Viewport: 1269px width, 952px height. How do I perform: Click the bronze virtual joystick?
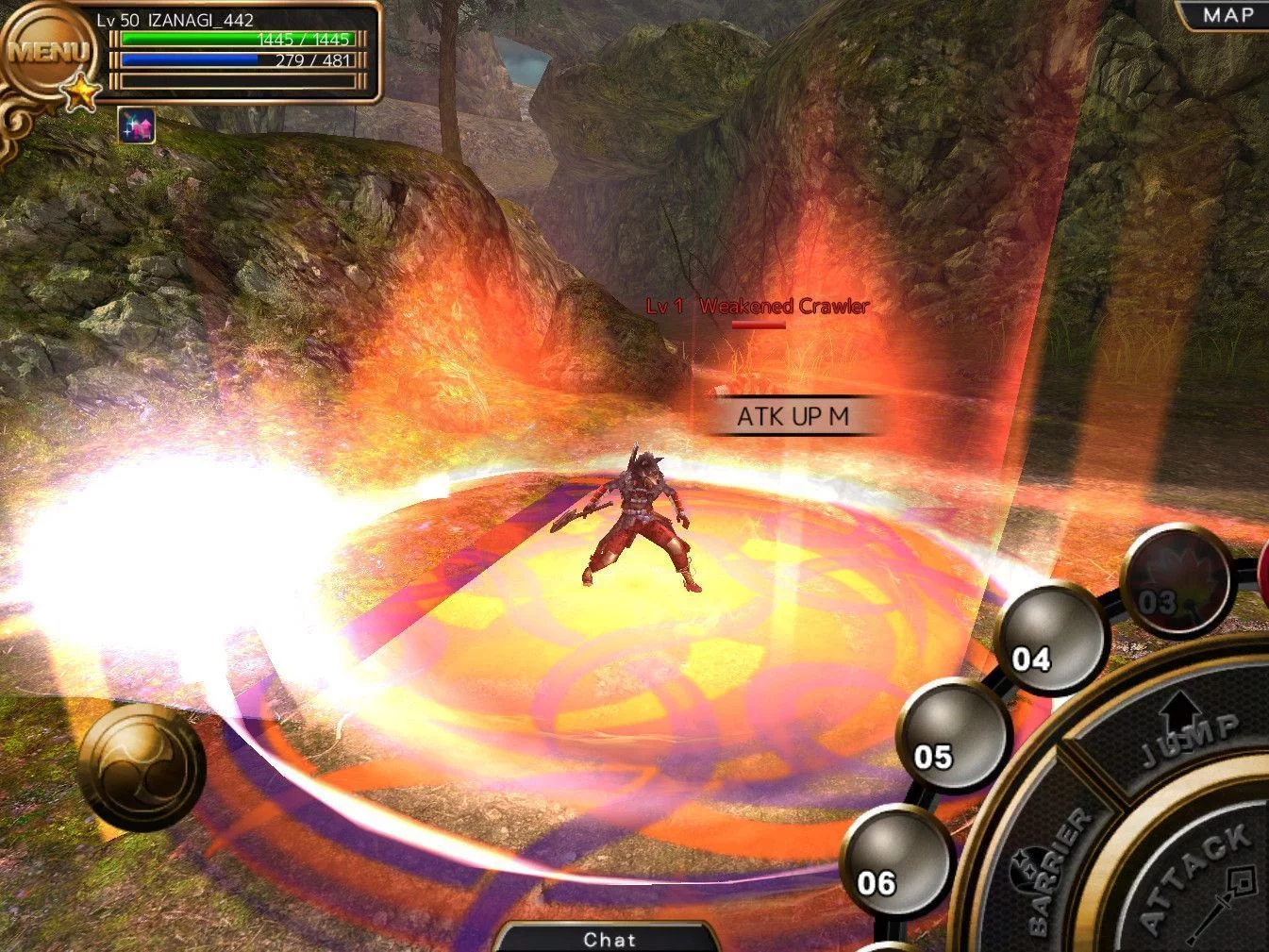pos(142,766)
